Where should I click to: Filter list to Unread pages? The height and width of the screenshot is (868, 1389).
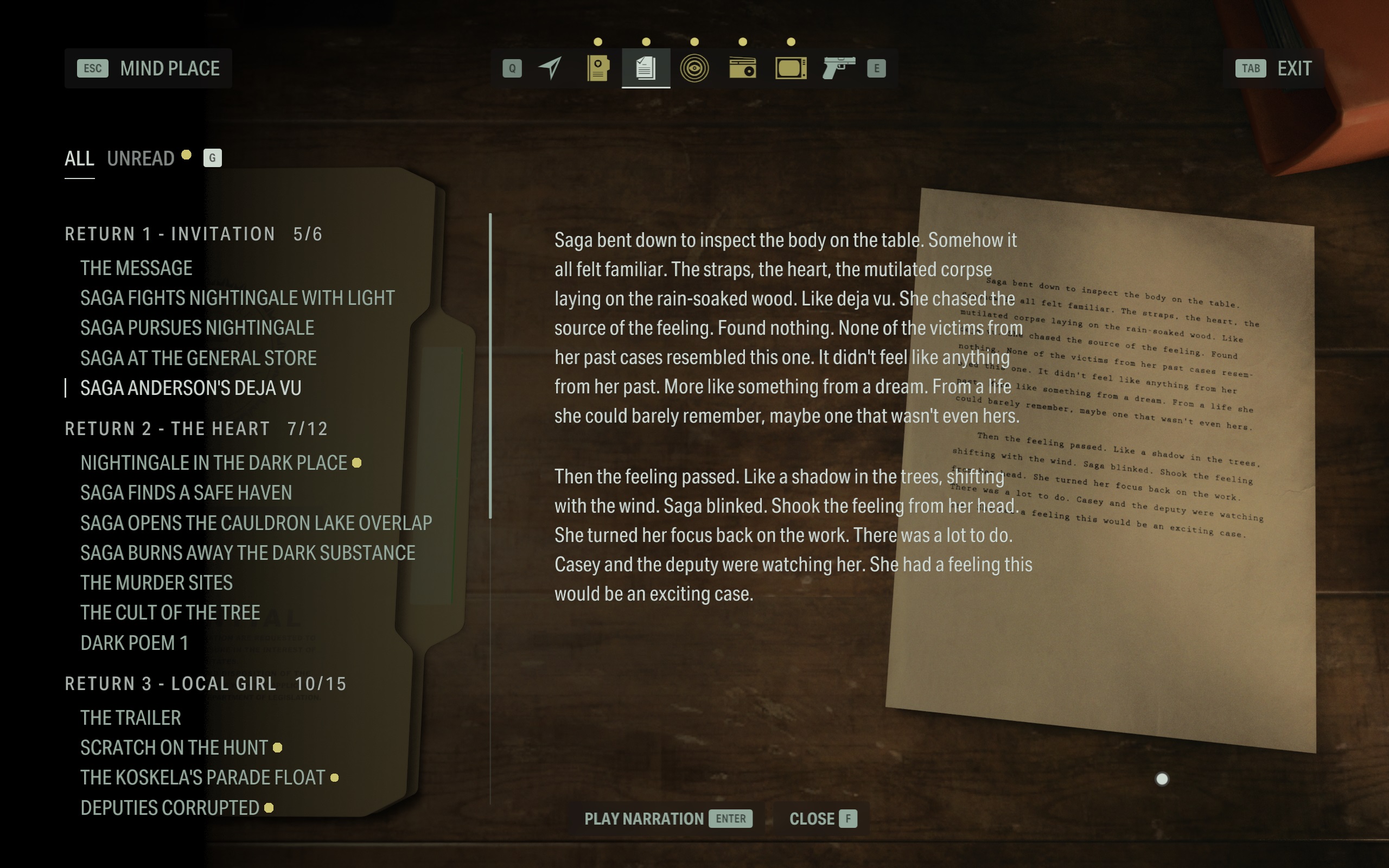tap(141, 158)
